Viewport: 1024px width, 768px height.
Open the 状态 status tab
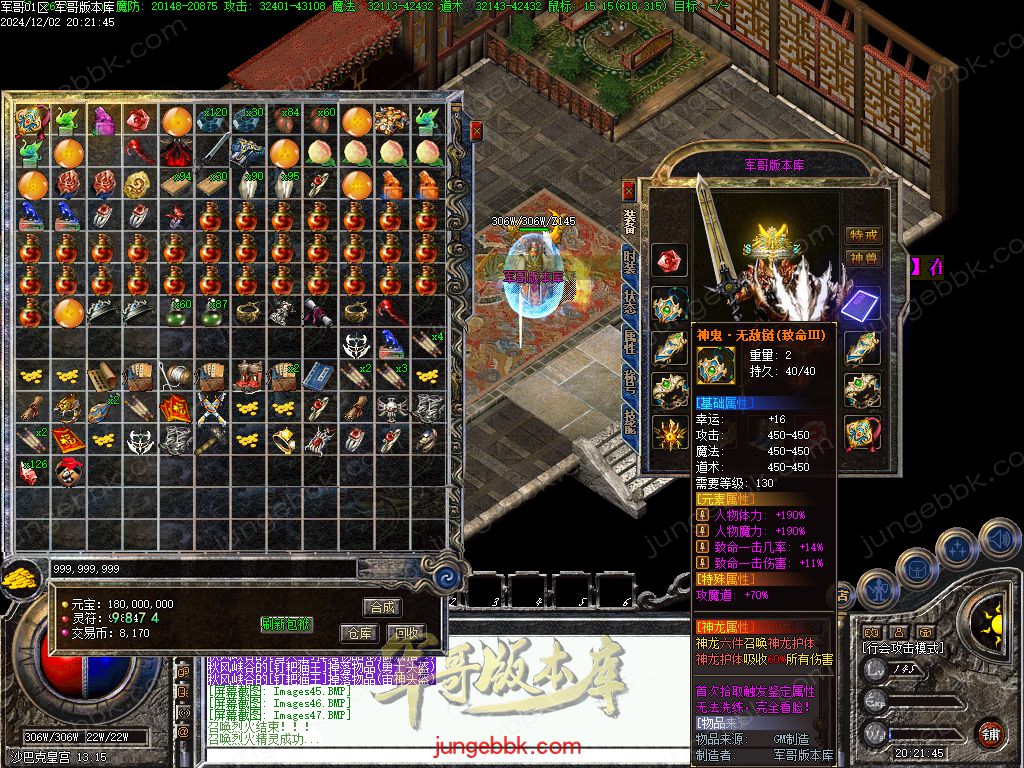coord(629,302)
